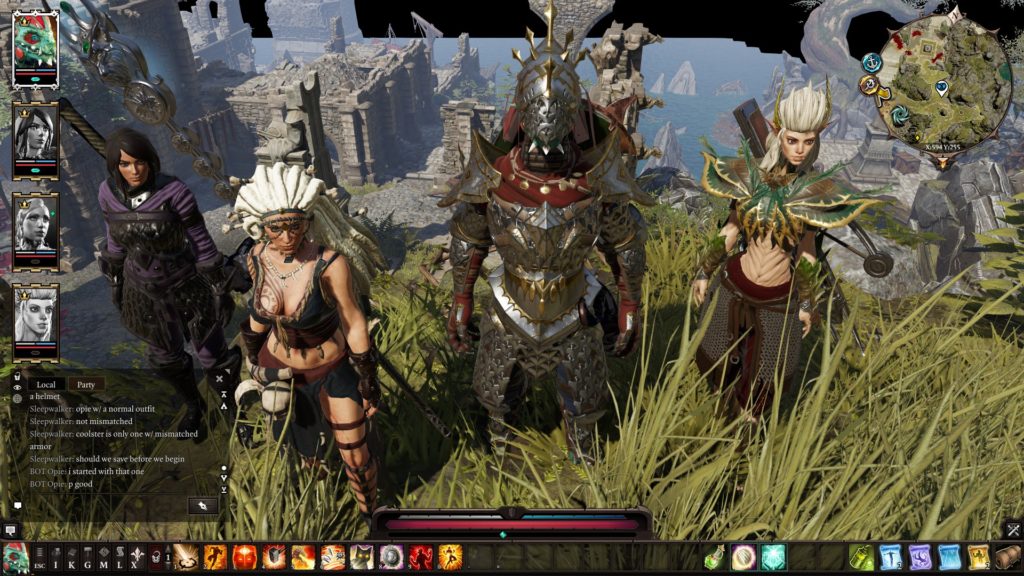Screen dimensions: 1024x576
Task: Open the skills panel with K button
Action: (x=71, y=558)
